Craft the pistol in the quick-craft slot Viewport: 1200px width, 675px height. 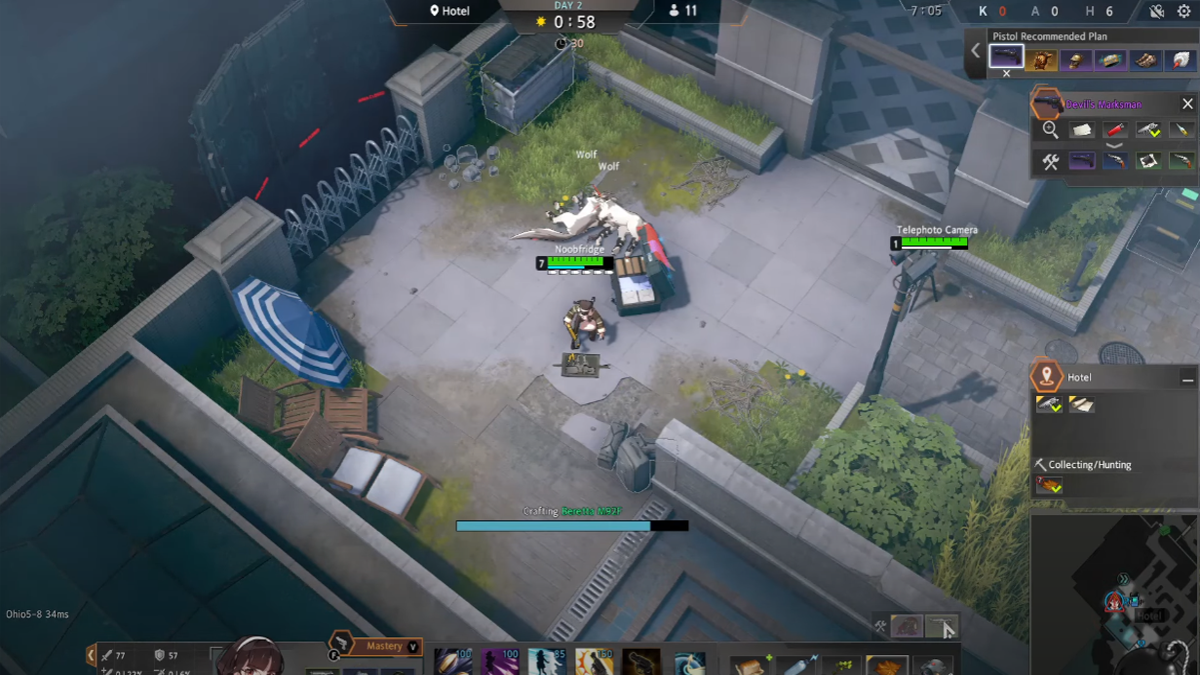point(940,626)
